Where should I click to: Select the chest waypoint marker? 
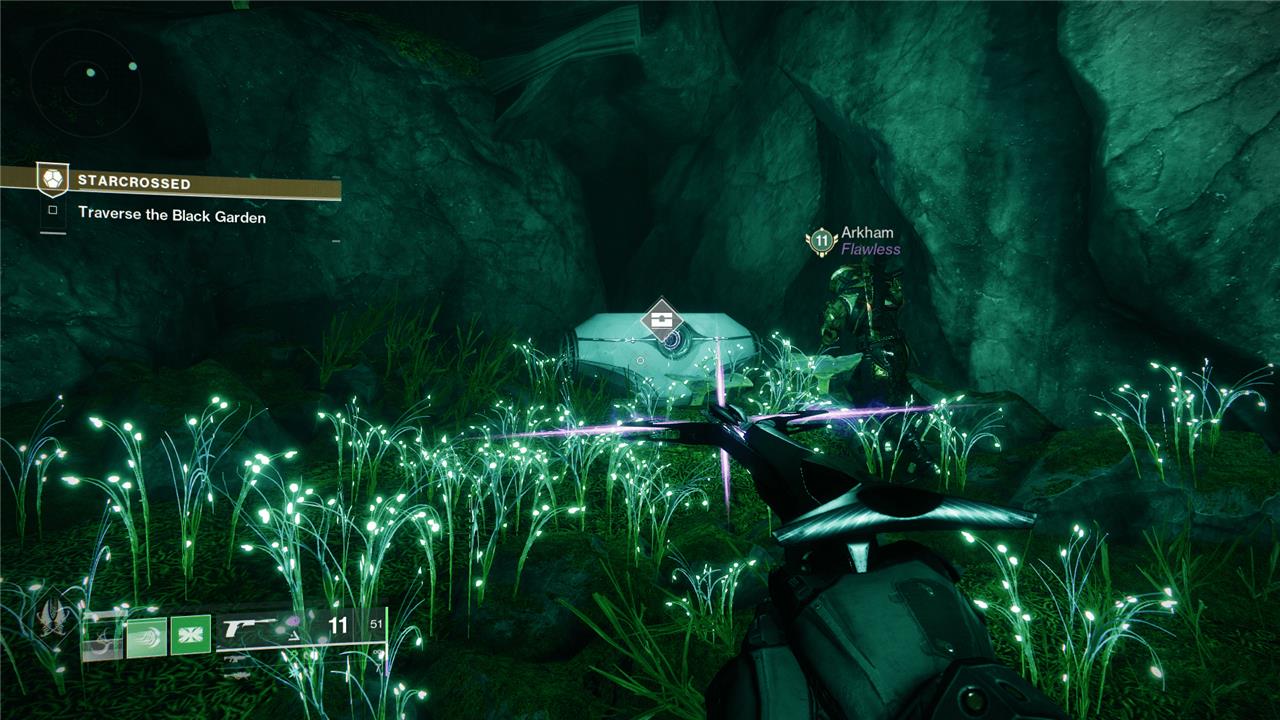pyautogui.click(x=661, y=320)
